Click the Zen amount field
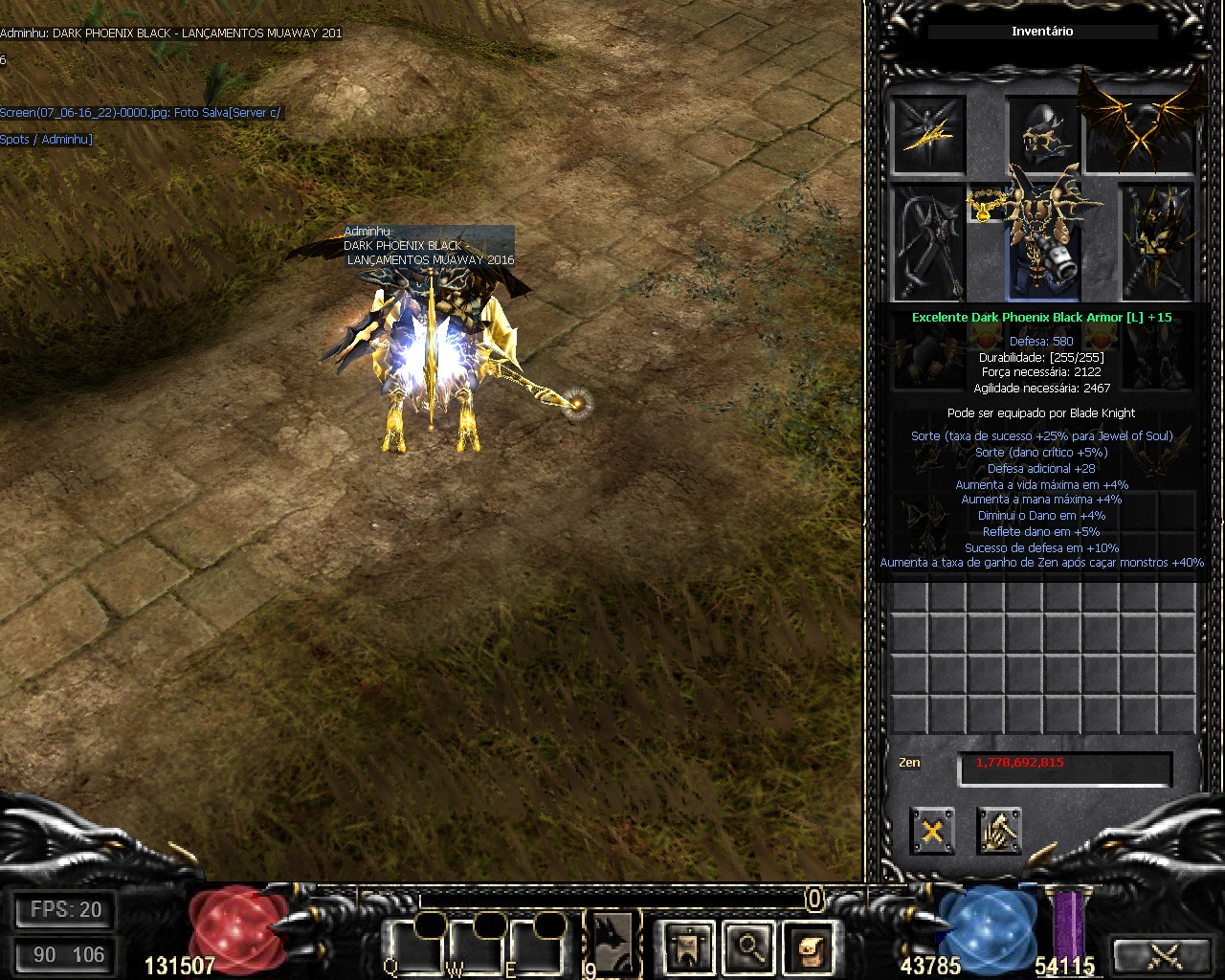Screen dimensions: 1225x980 [1064, 768]
